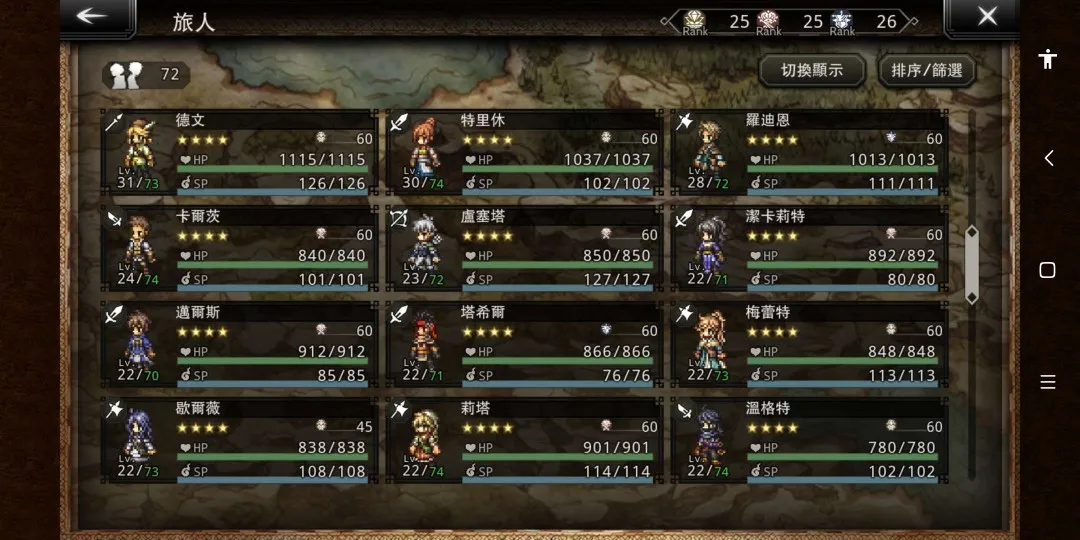The width and height of the screenshot is (1080, 540).
Task: Tap the 切換顯示 display switch button
Action: point(811,70)
